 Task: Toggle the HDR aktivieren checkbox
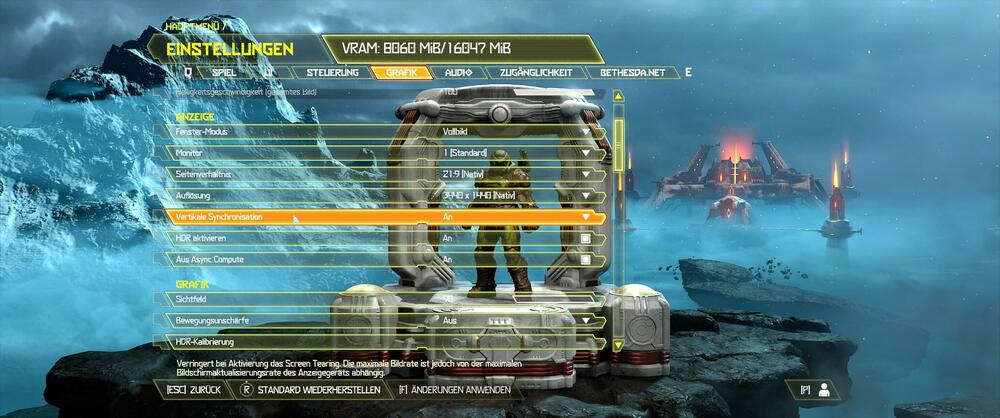coord(587,239)
